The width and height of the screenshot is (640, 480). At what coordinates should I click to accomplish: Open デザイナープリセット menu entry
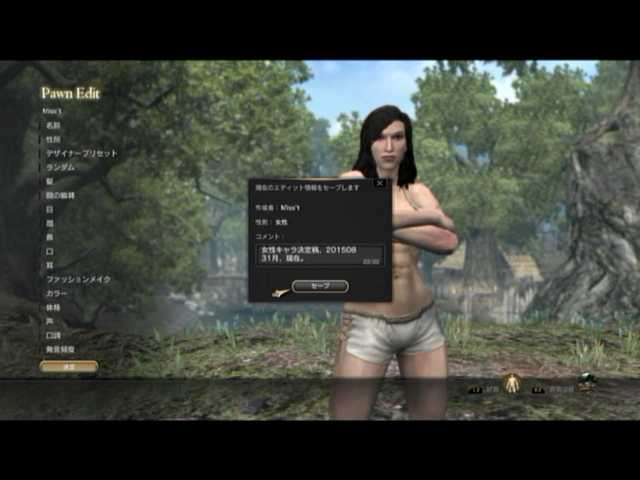tap(81, 153)
